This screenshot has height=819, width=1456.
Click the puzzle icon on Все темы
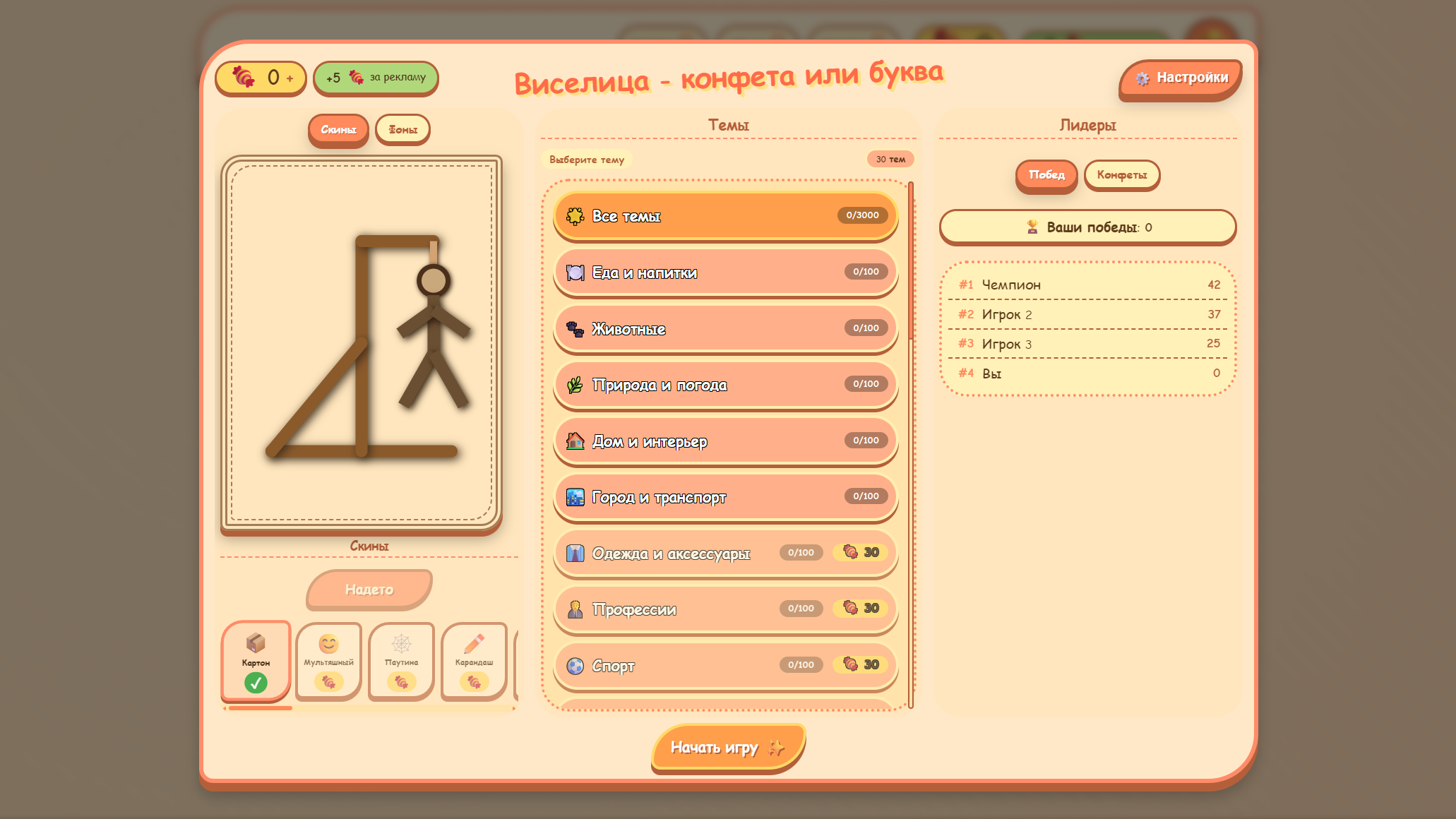(574, 216)
